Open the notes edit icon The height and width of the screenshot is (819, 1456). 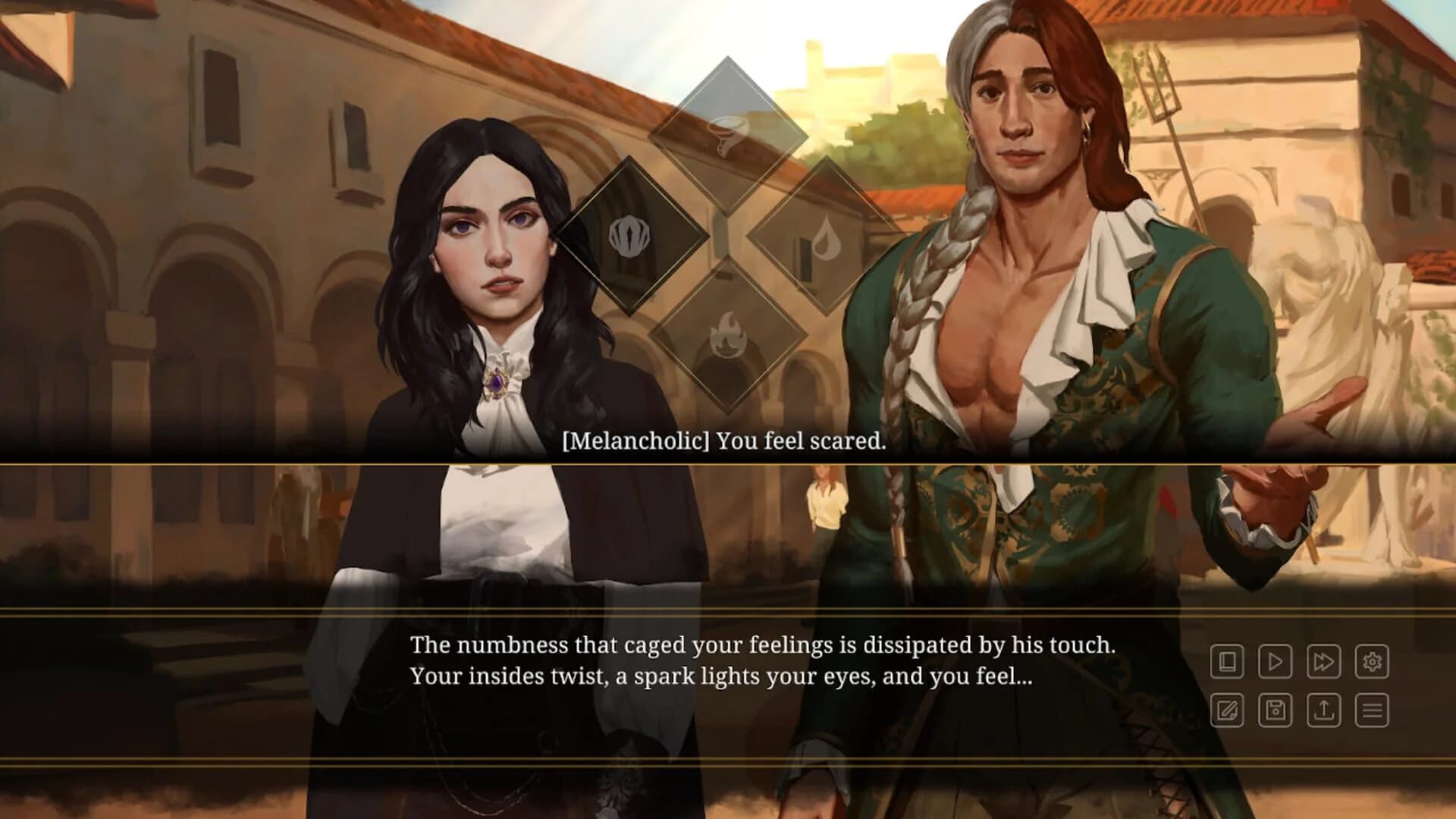(1228, 711)
